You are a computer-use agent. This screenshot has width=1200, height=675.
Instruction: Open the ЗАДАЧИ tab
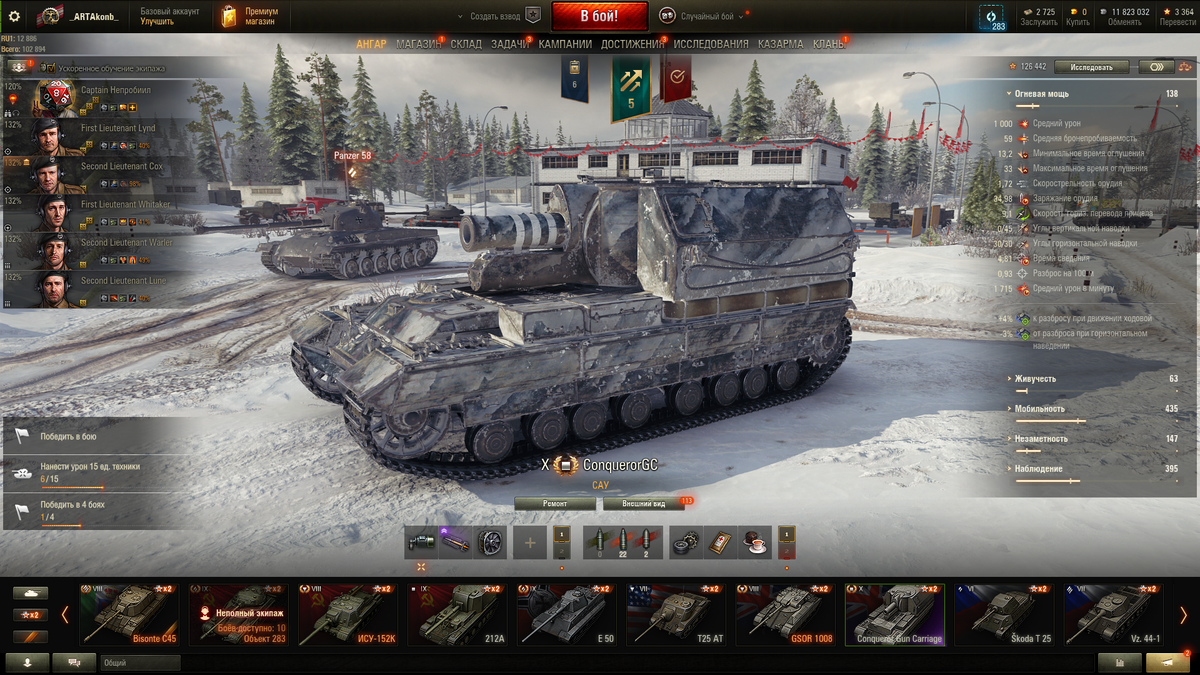509,44
